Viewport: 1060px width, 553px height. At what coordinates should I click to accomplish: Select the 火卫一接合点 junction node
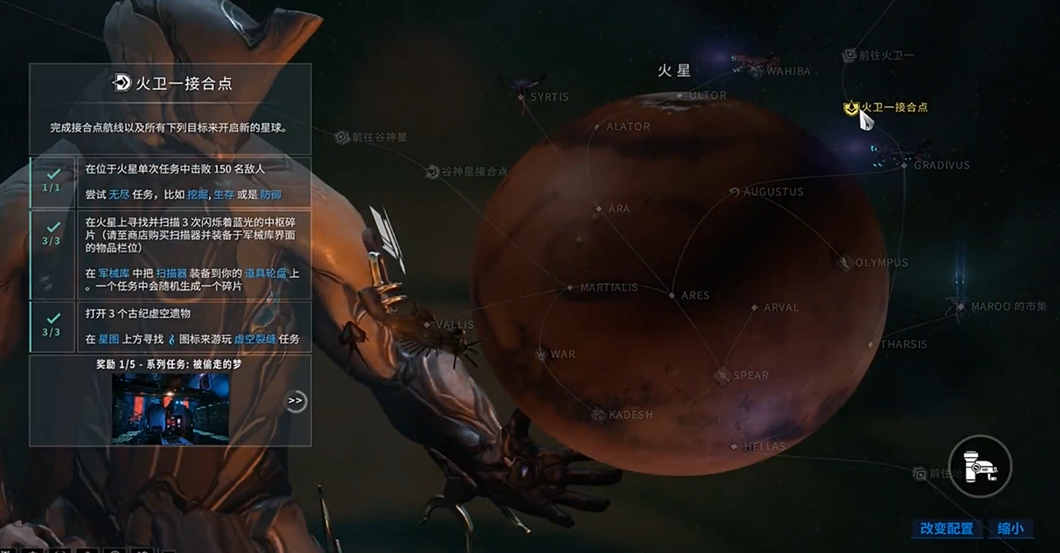853,108
